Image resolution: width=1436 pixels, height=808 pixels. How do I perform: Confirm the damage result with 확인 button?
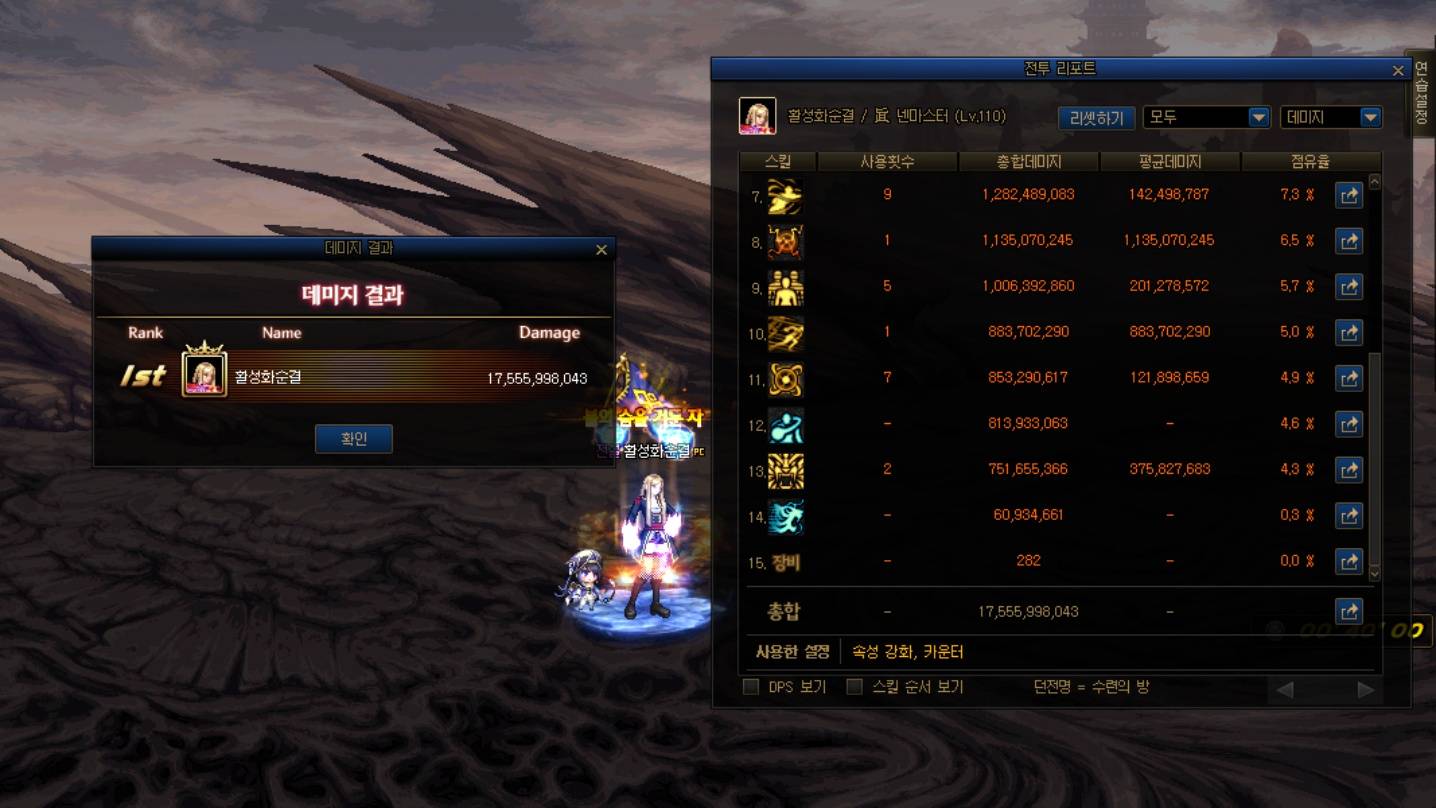click(x=353, y=439)
